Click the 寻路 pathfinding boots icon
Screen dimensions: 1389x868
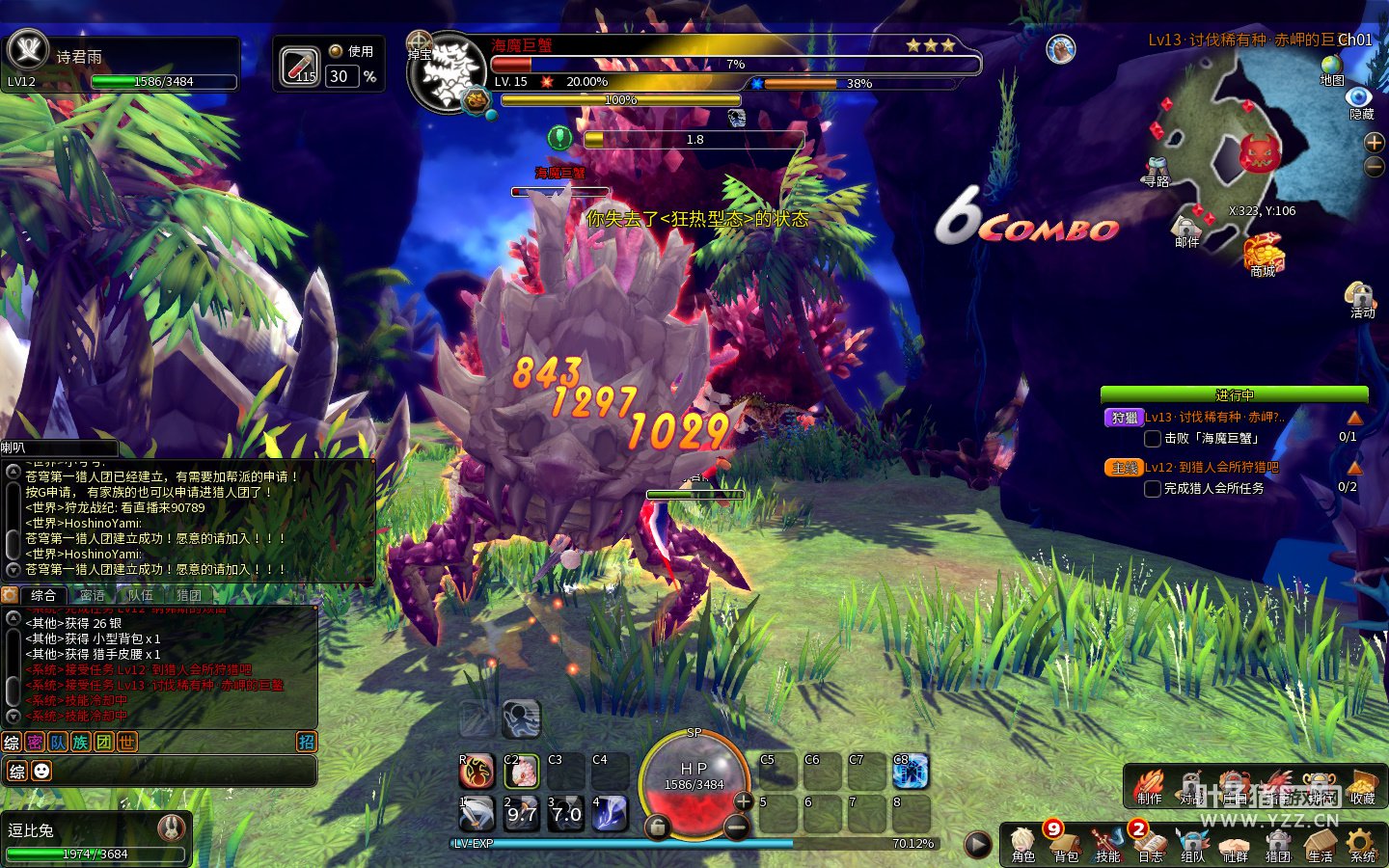pos(1157,170)
